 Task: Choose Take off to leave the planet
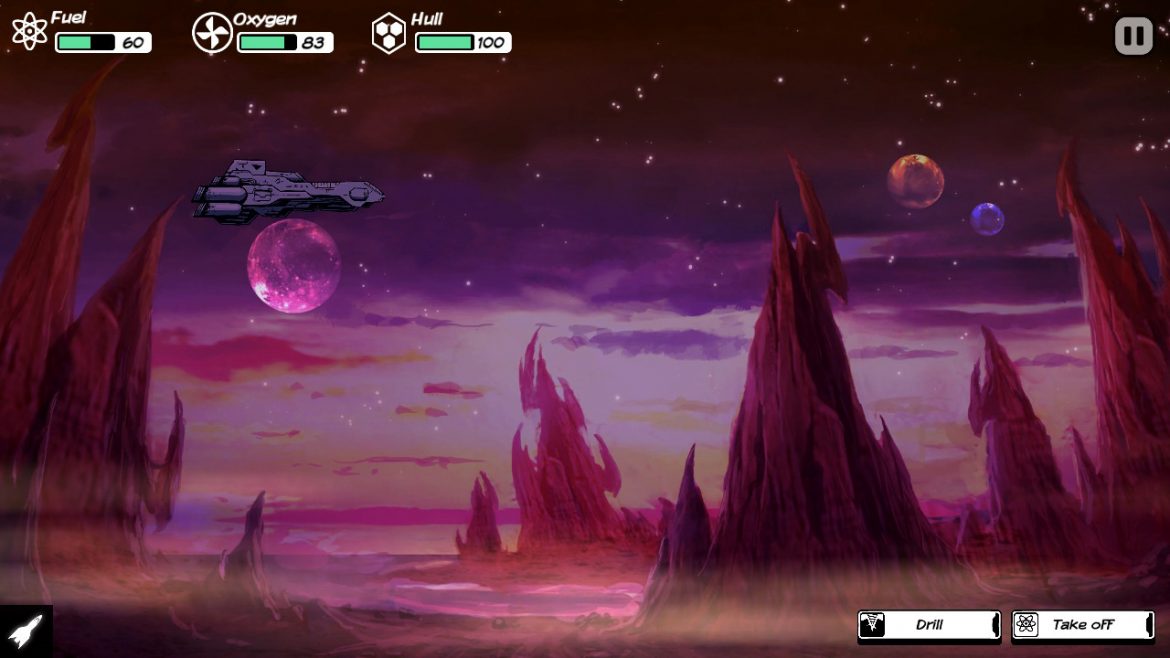[x=1083, y=625]
